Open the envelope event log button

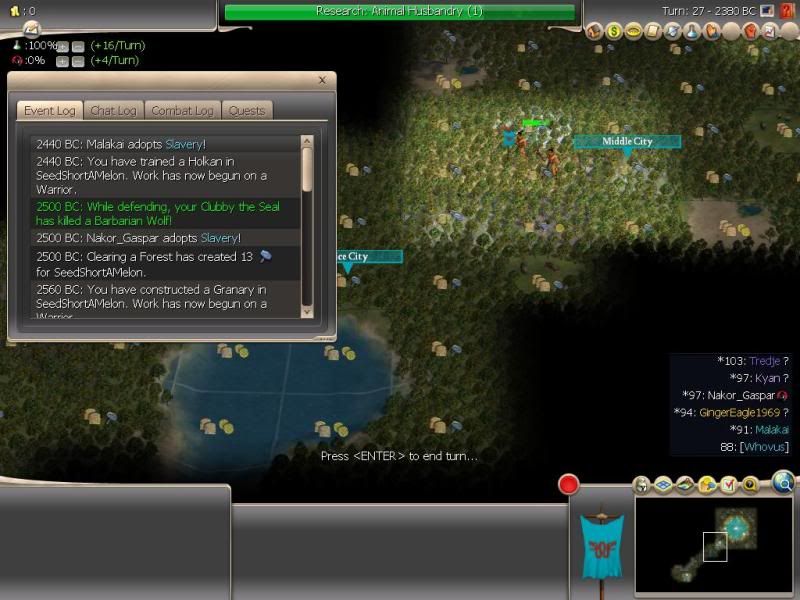tap(31, 26)
